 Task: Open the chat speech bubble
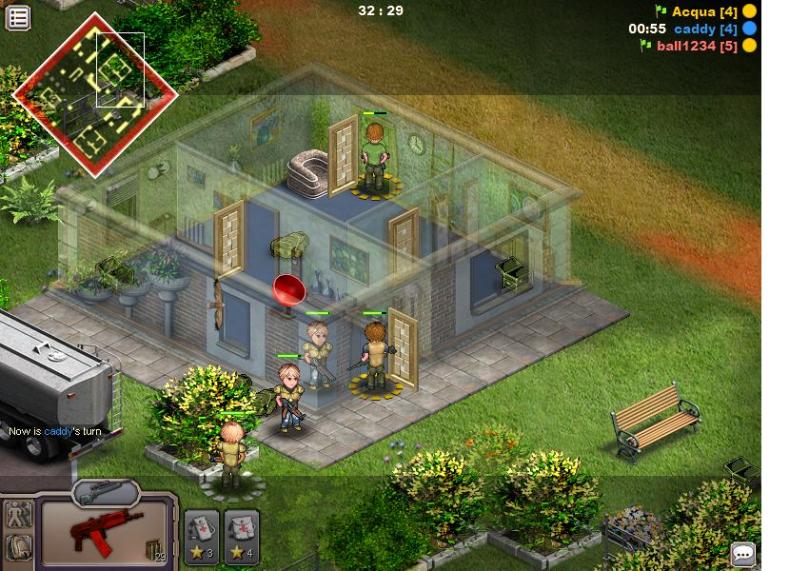tap(743, 553)
